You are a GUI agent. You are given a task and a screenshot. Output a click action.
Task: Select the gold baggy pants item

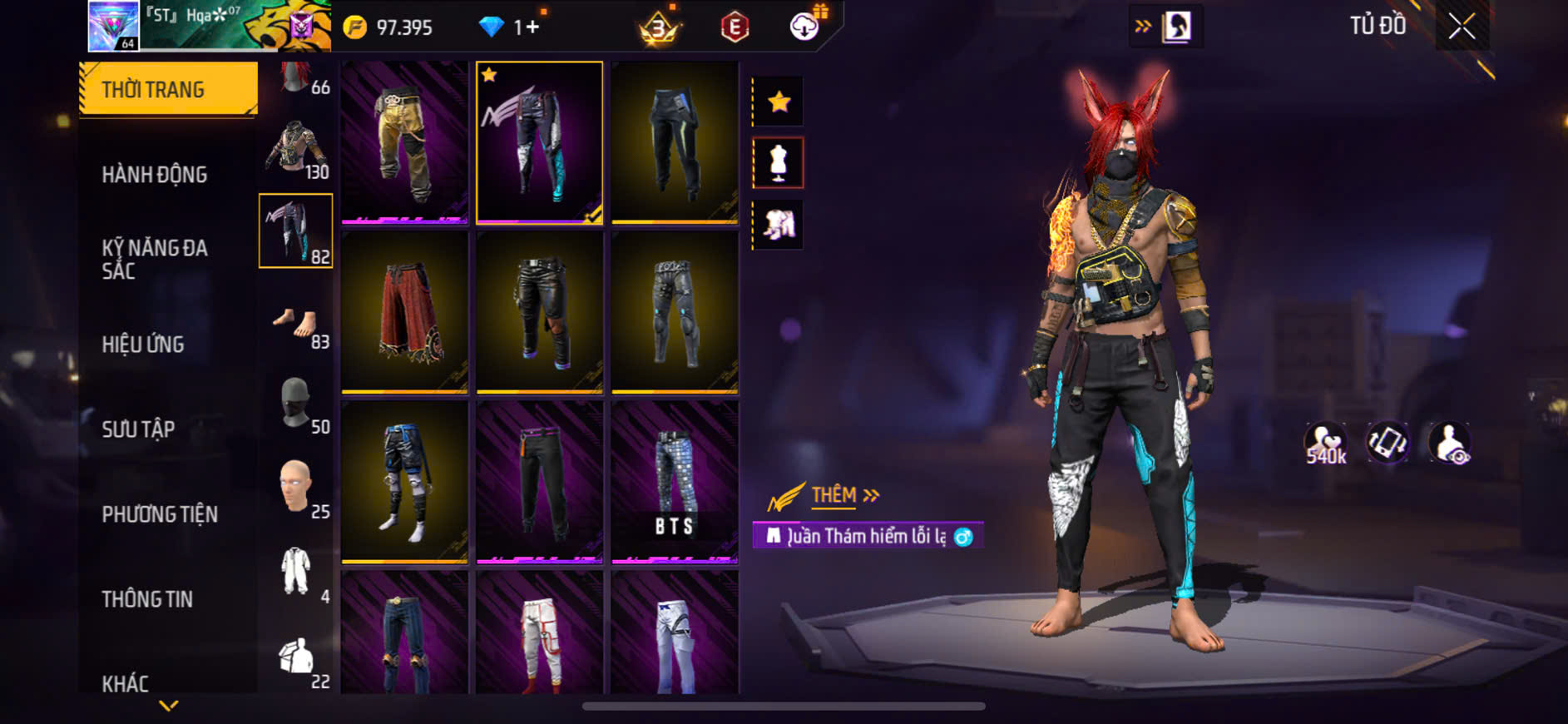coord(404,142)
